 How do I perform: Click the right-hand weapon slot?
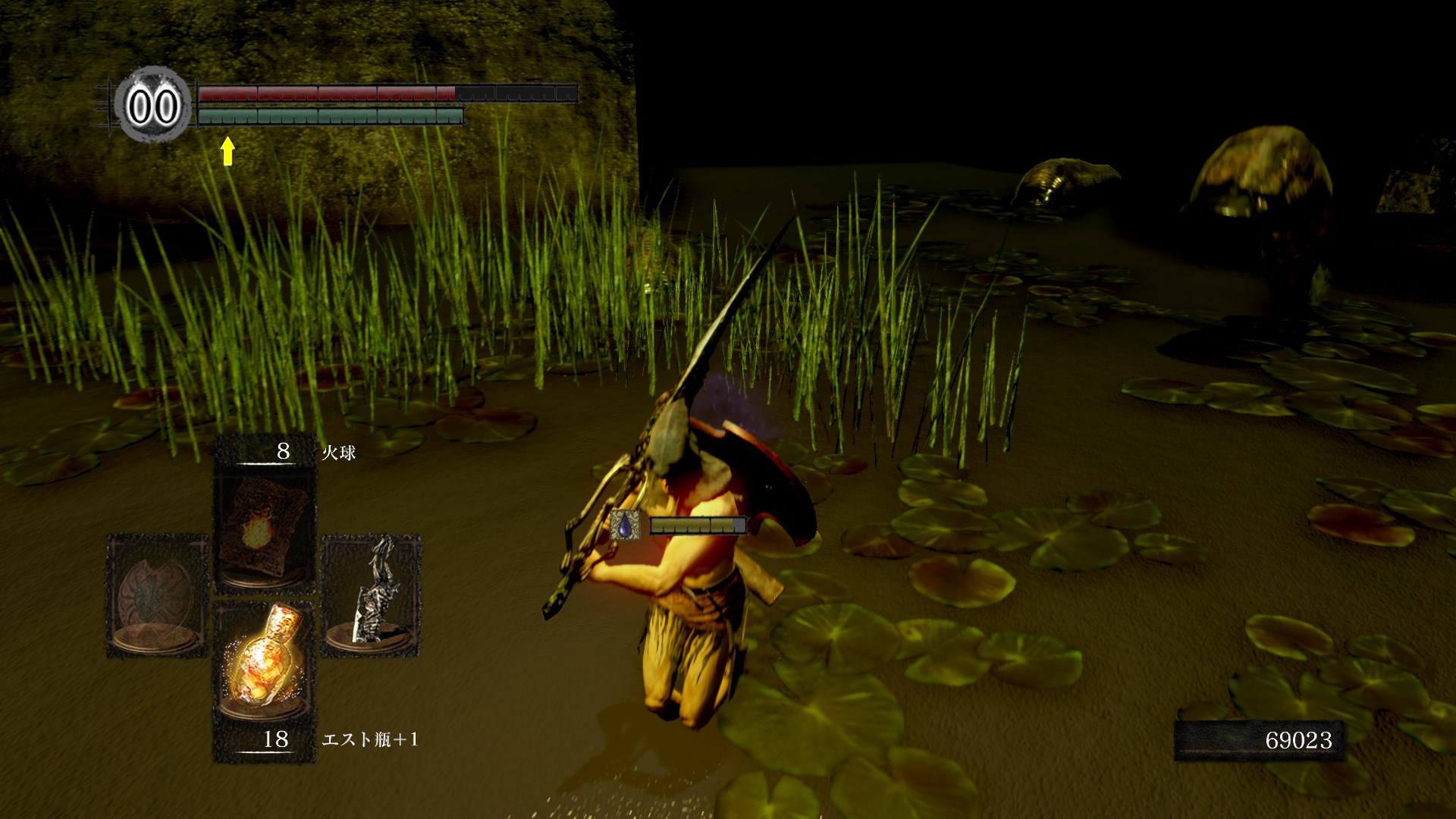(372, 595)
